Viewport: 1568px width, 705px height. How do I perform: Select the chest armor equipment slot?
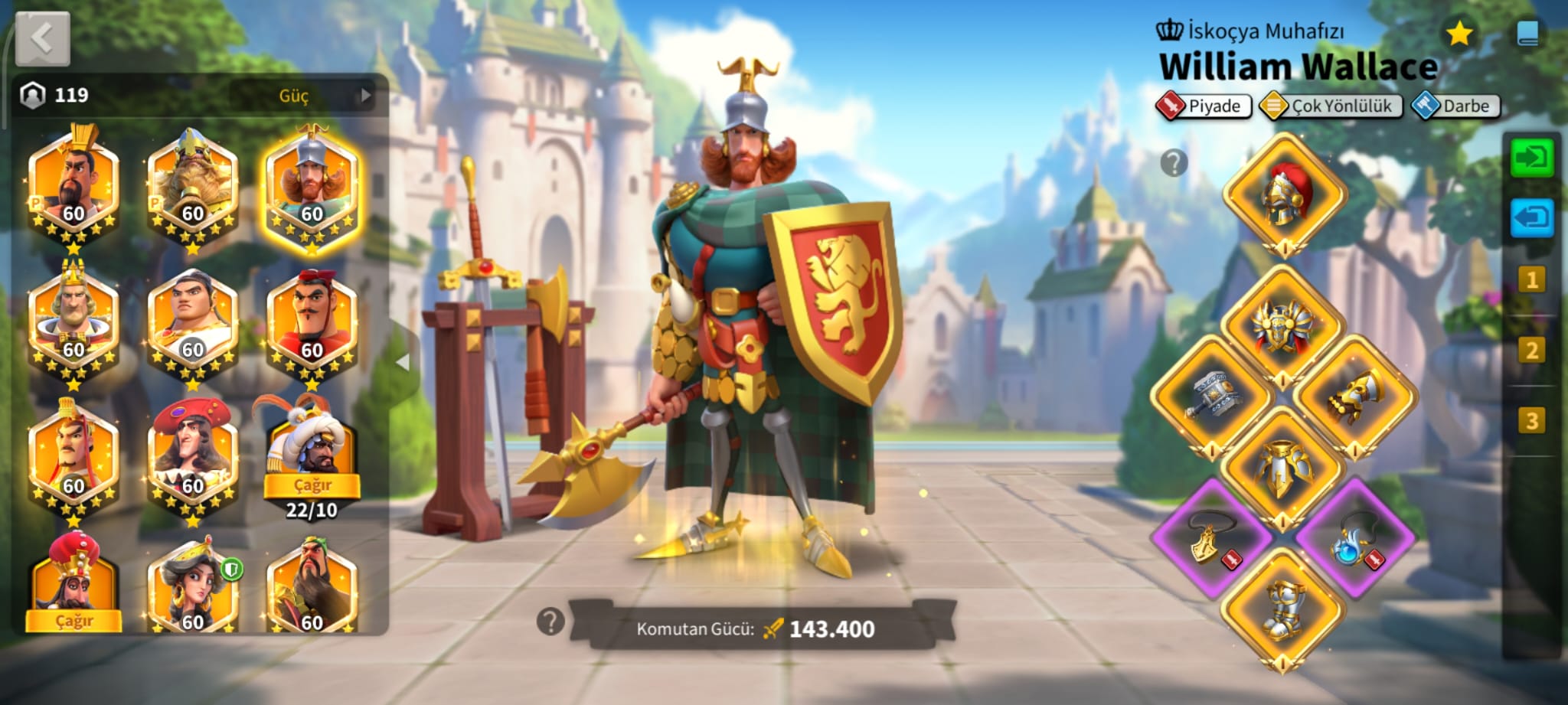1283,327
